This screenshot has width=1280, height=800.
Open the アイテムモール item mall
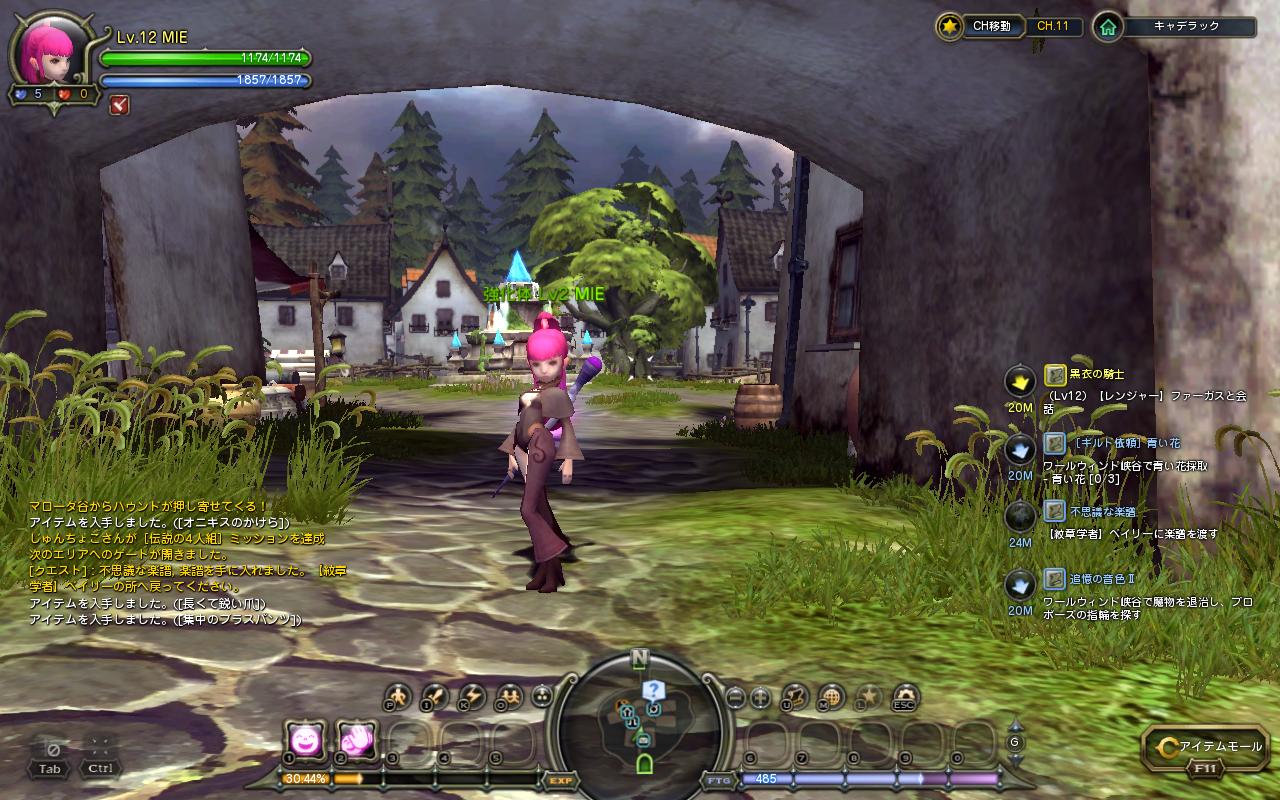click(x=1207, y=747)
